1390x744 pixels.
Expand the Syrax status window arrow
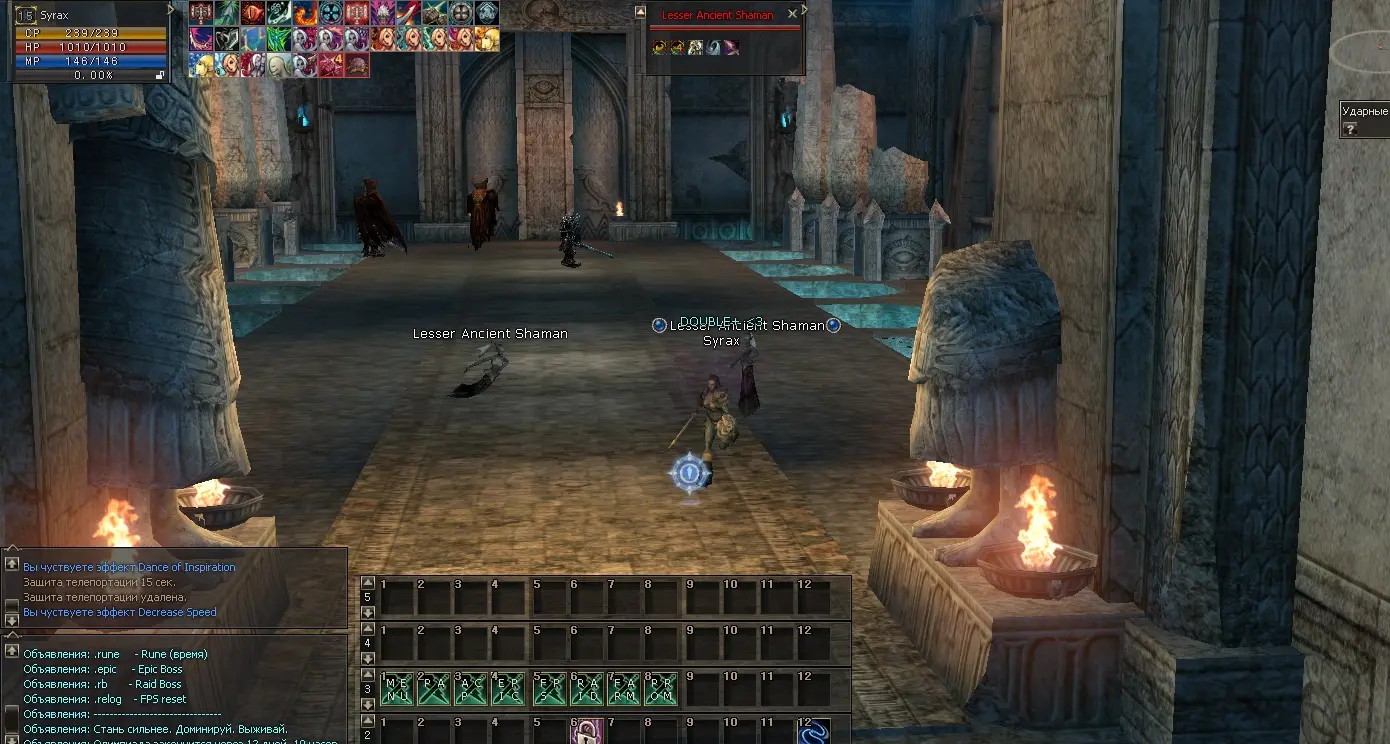(x=171, y=9)
